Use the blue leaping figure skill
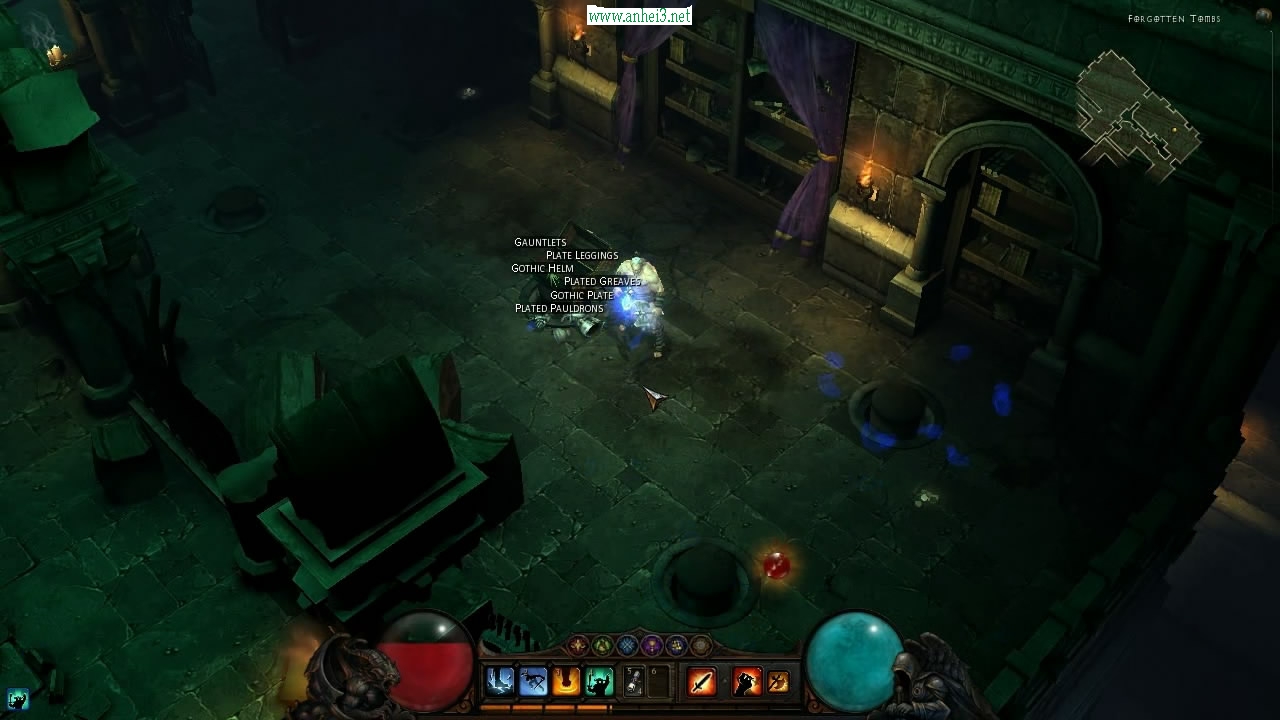The width and height of the screenshot is (1280, 720). (533, 682)
